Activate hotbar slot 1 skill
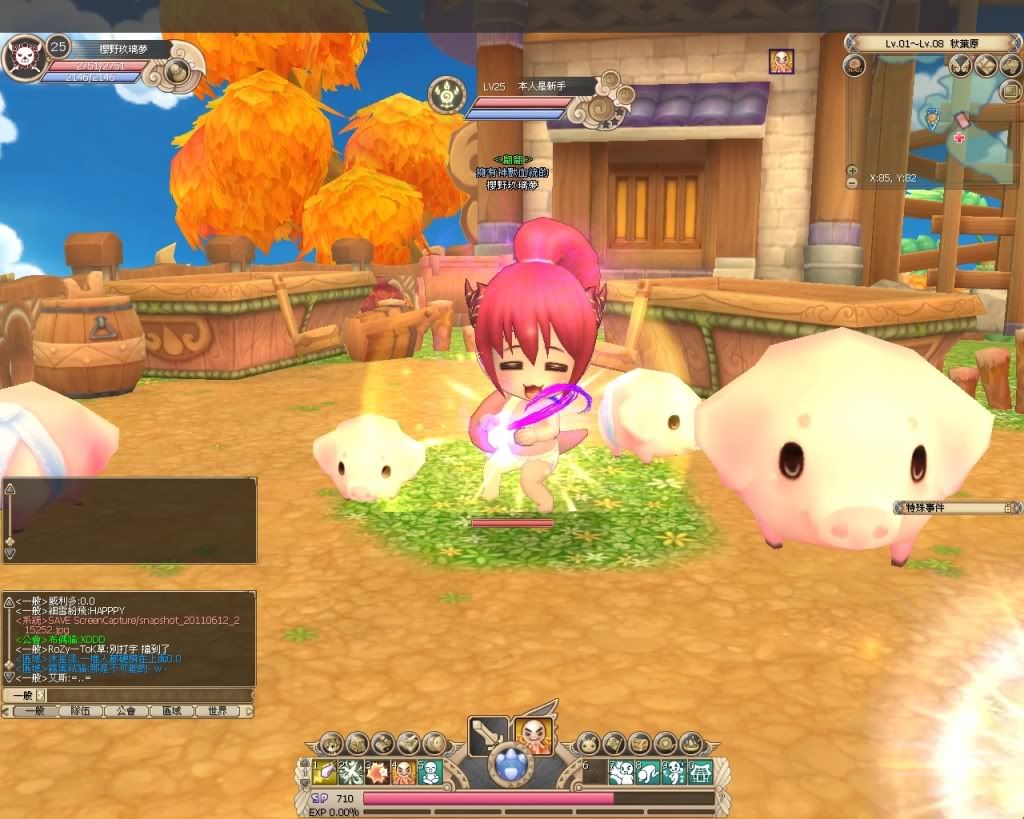Screen dimensions: 1024x819 [326, 772]
